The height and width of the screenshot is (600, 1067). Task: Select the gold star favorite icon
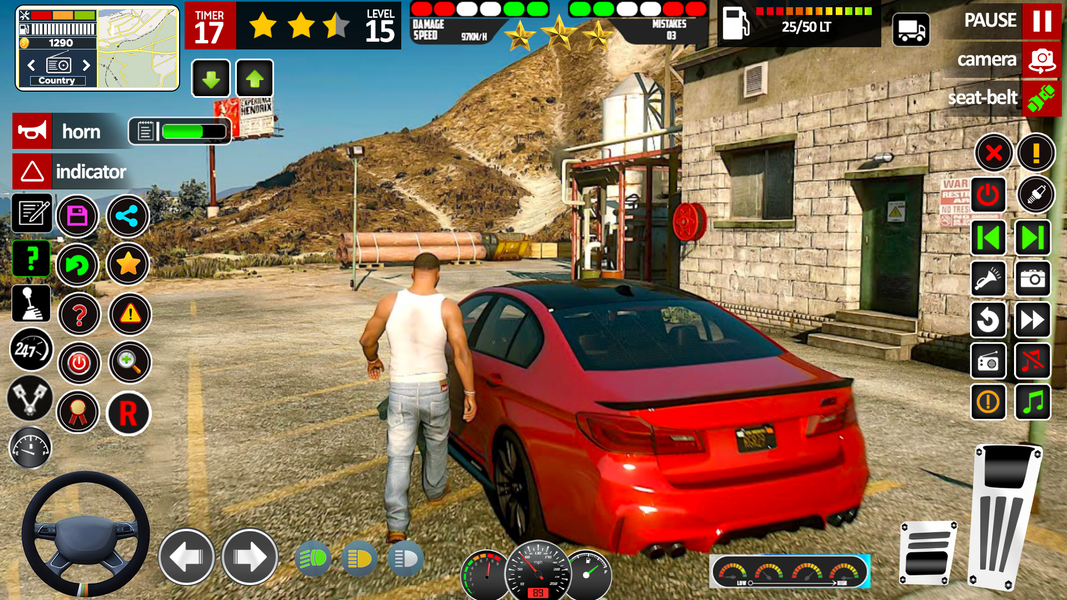click(x=128, y=264)
